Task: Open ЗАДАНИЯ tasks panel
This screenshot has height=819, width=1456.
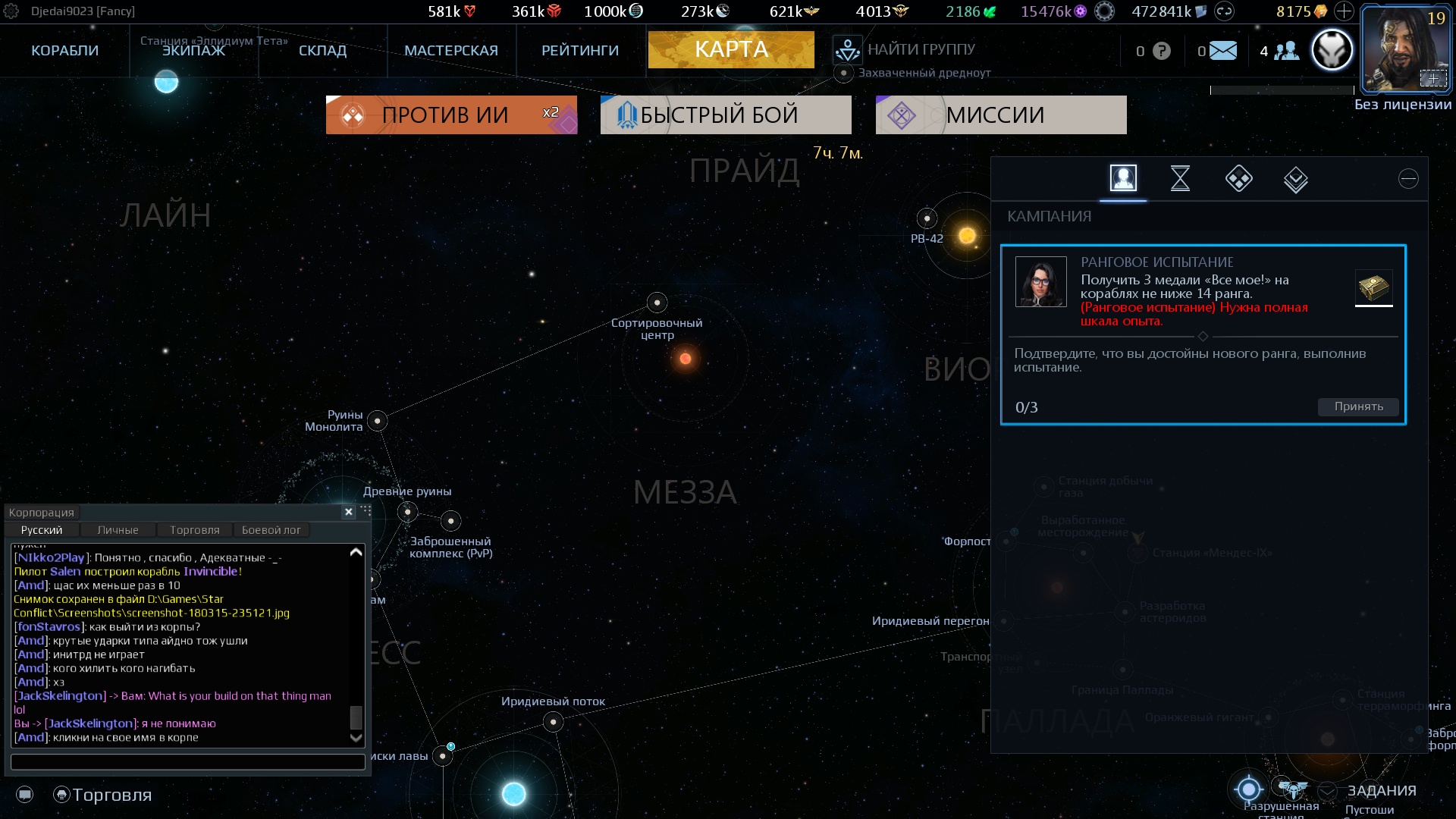Action: click(1381, 791)
